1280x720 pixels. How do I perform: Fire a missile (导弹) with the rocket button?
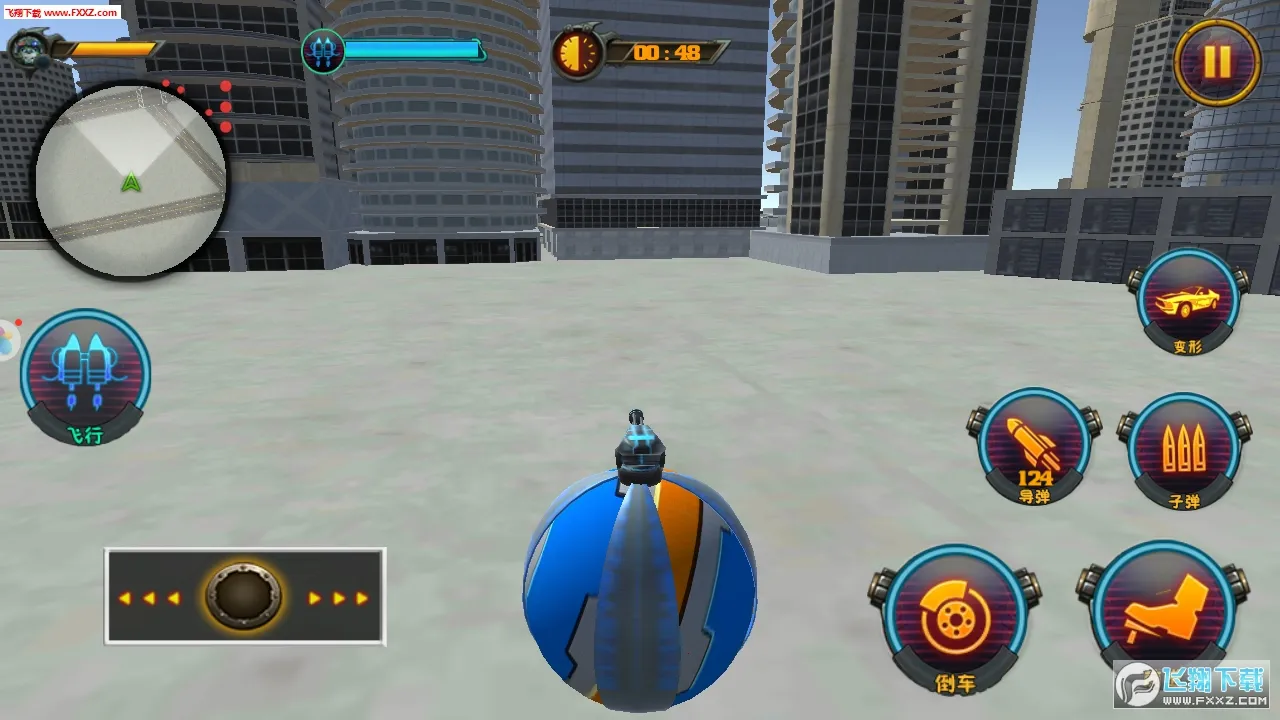[1034, 447]
